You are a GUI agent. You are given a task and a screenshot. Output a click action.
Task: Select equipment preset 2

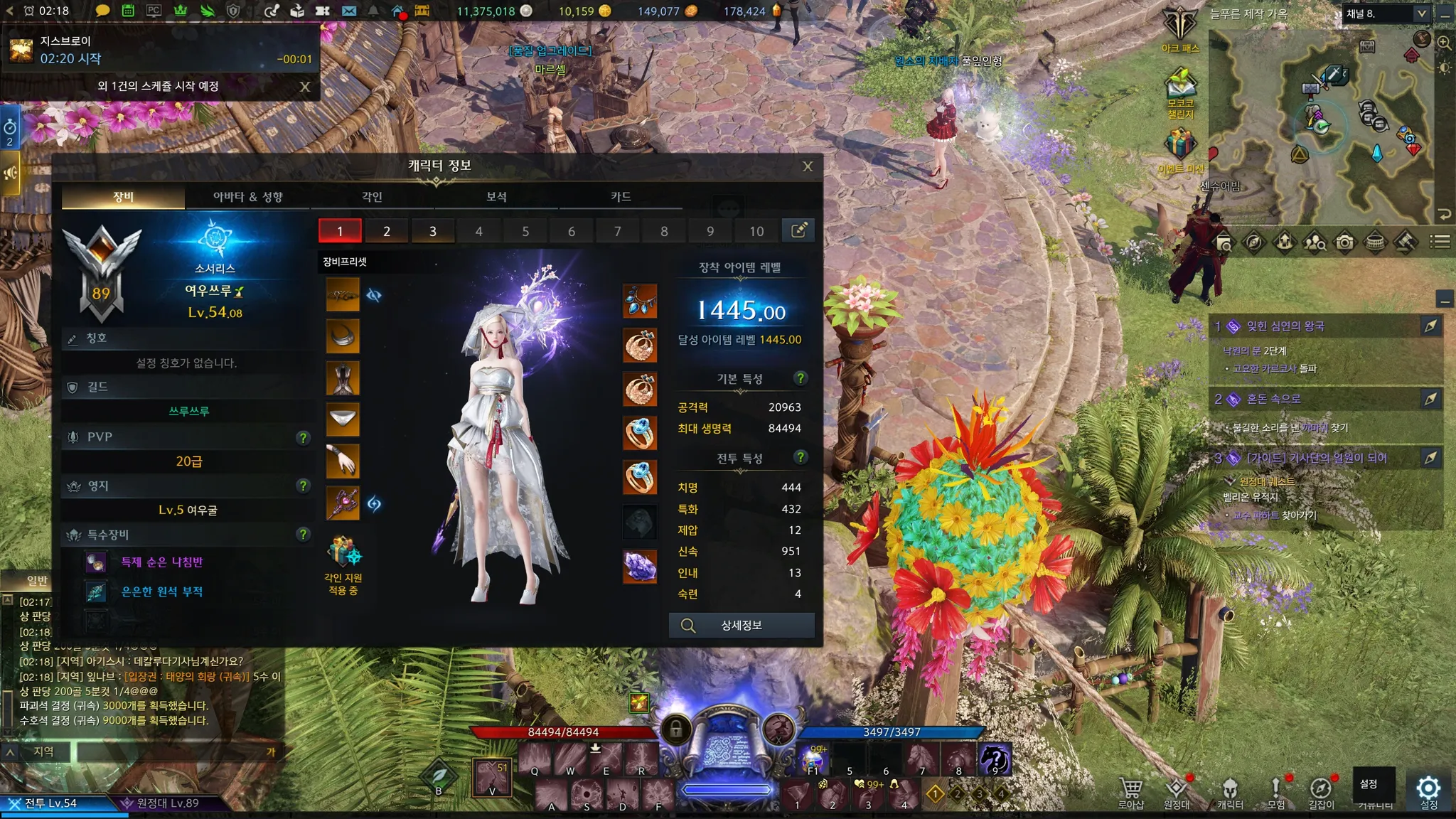tap(386, 231)
